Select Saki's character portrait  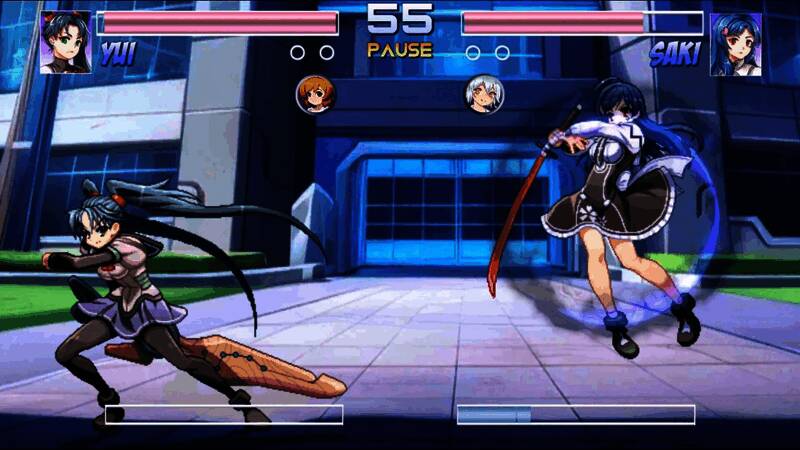735,44
